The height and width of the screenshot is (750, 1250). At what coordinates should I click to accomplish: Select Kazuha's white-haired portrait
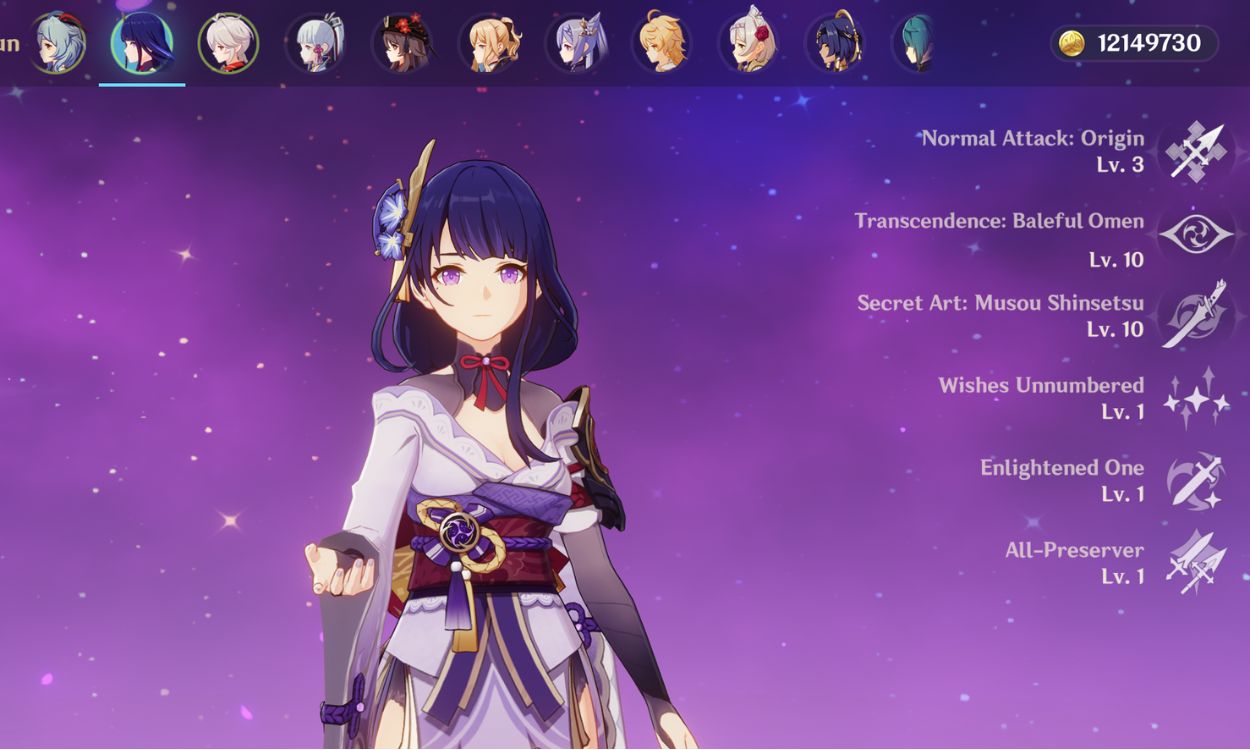click(x=228, y=43)
